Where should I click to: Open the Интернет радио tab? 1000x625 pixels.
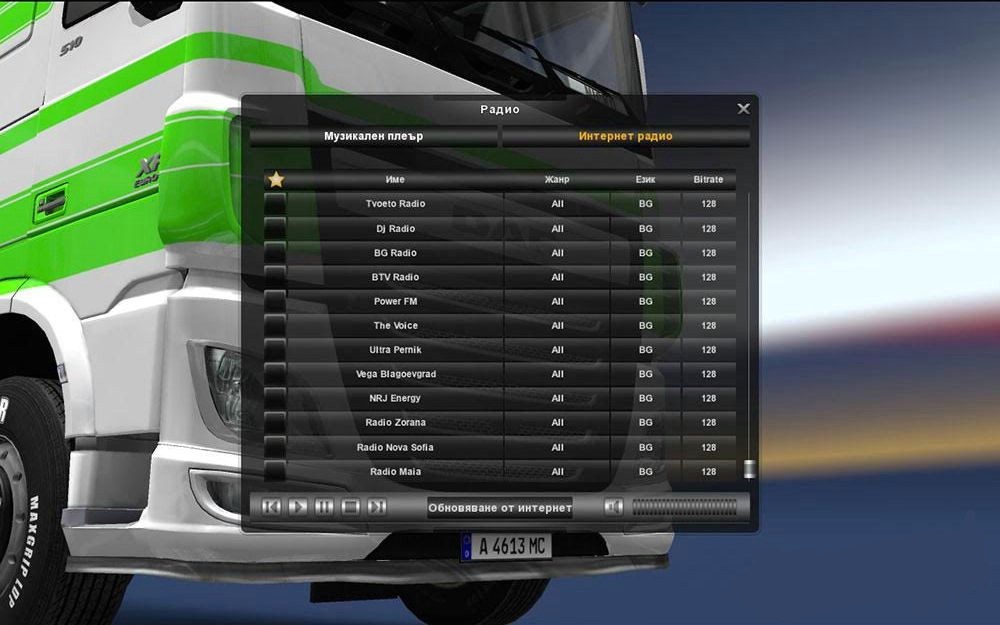click(625, 136)
